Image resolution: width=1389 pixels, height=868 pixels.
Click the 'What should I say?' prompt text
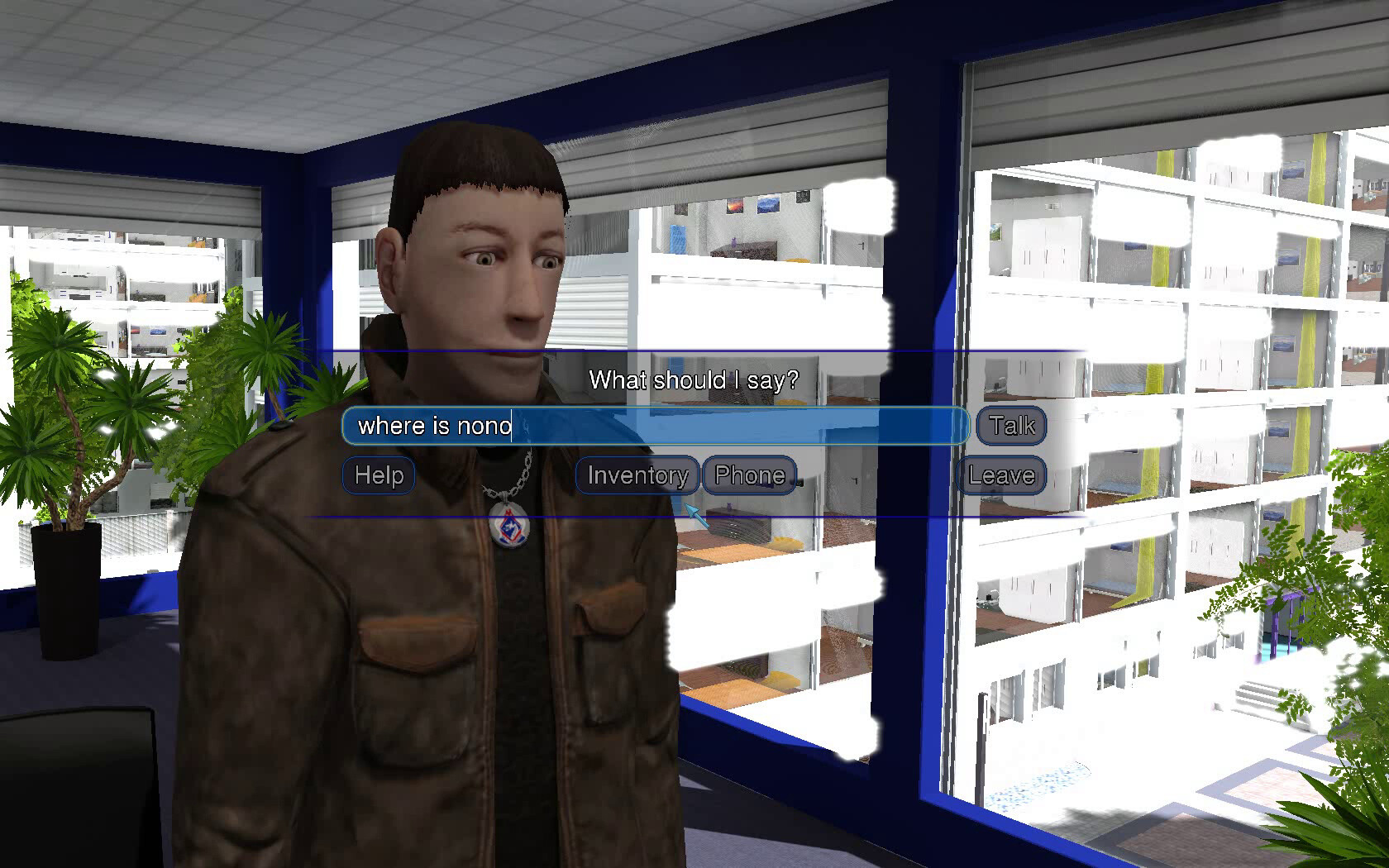click(x=694, y=381)
